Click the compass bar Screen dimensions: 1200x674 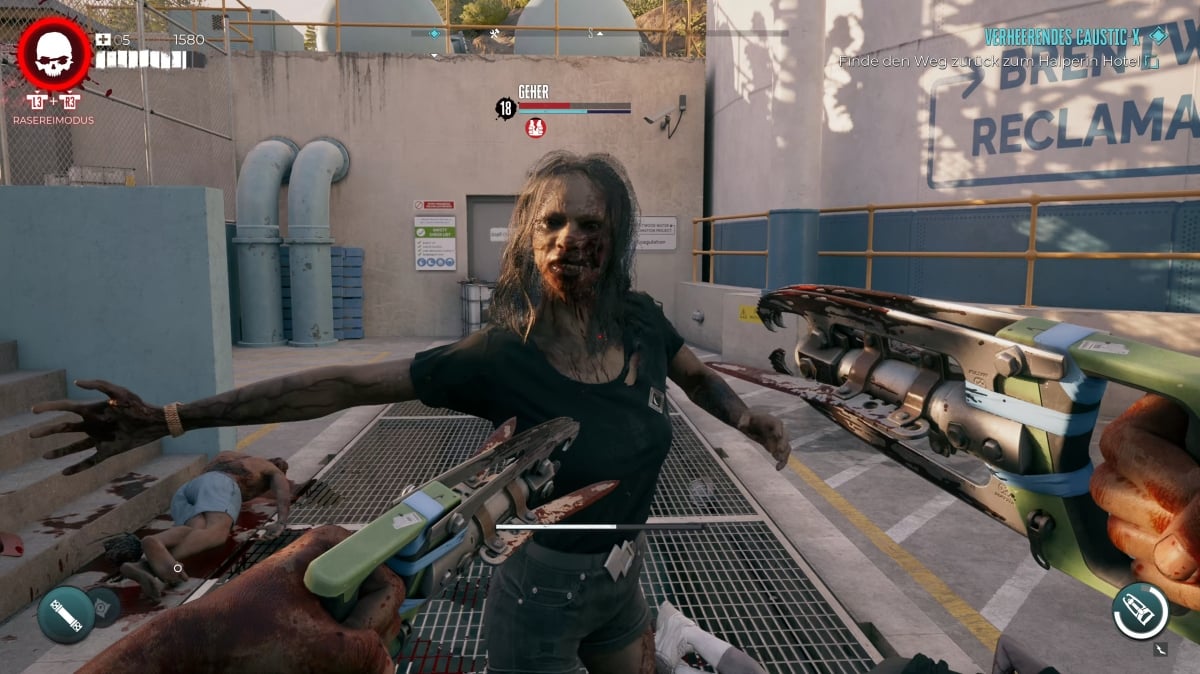(599, 33)
